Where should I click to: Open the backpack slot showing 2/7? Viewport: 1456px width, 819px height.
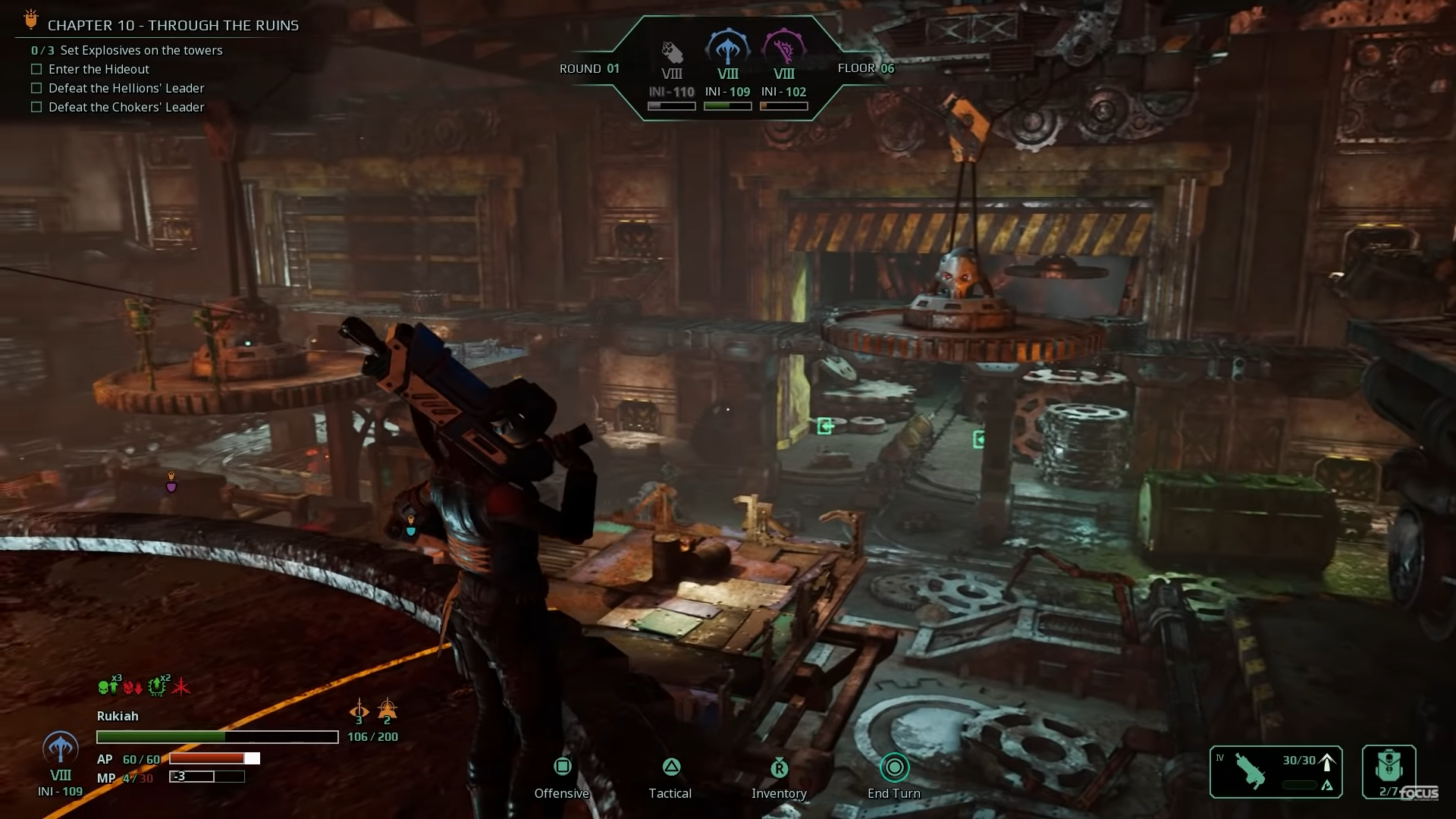coord(1389,772)
